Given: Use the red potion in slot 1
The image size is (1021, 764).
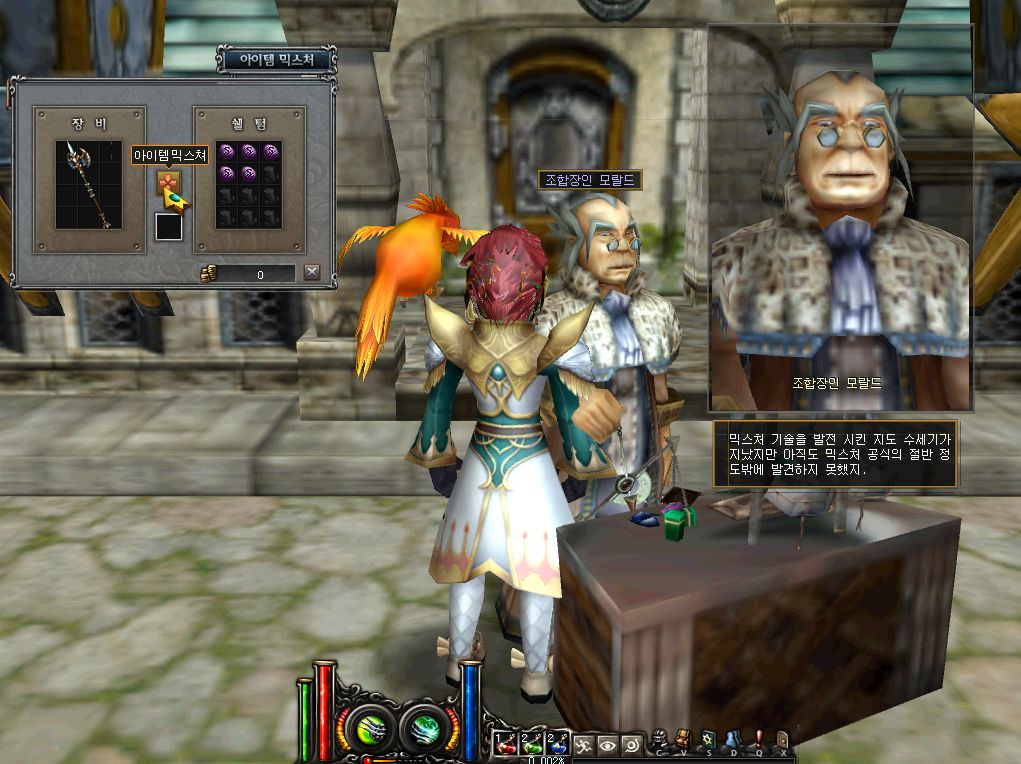Looking at the screenshot, I should [x=505, y=744].
